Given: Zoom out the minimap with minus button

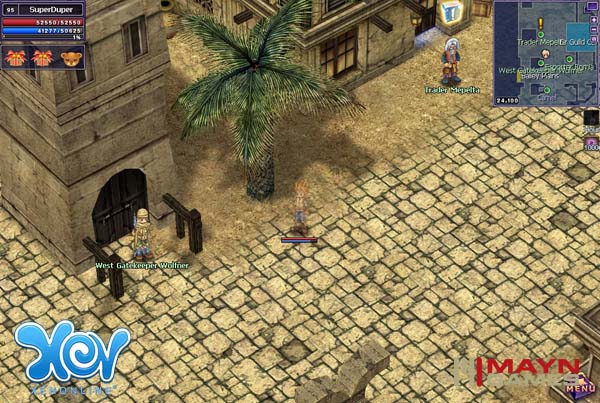Looking at the screenshot, I should pyautogui.click(x=595, y=30).
